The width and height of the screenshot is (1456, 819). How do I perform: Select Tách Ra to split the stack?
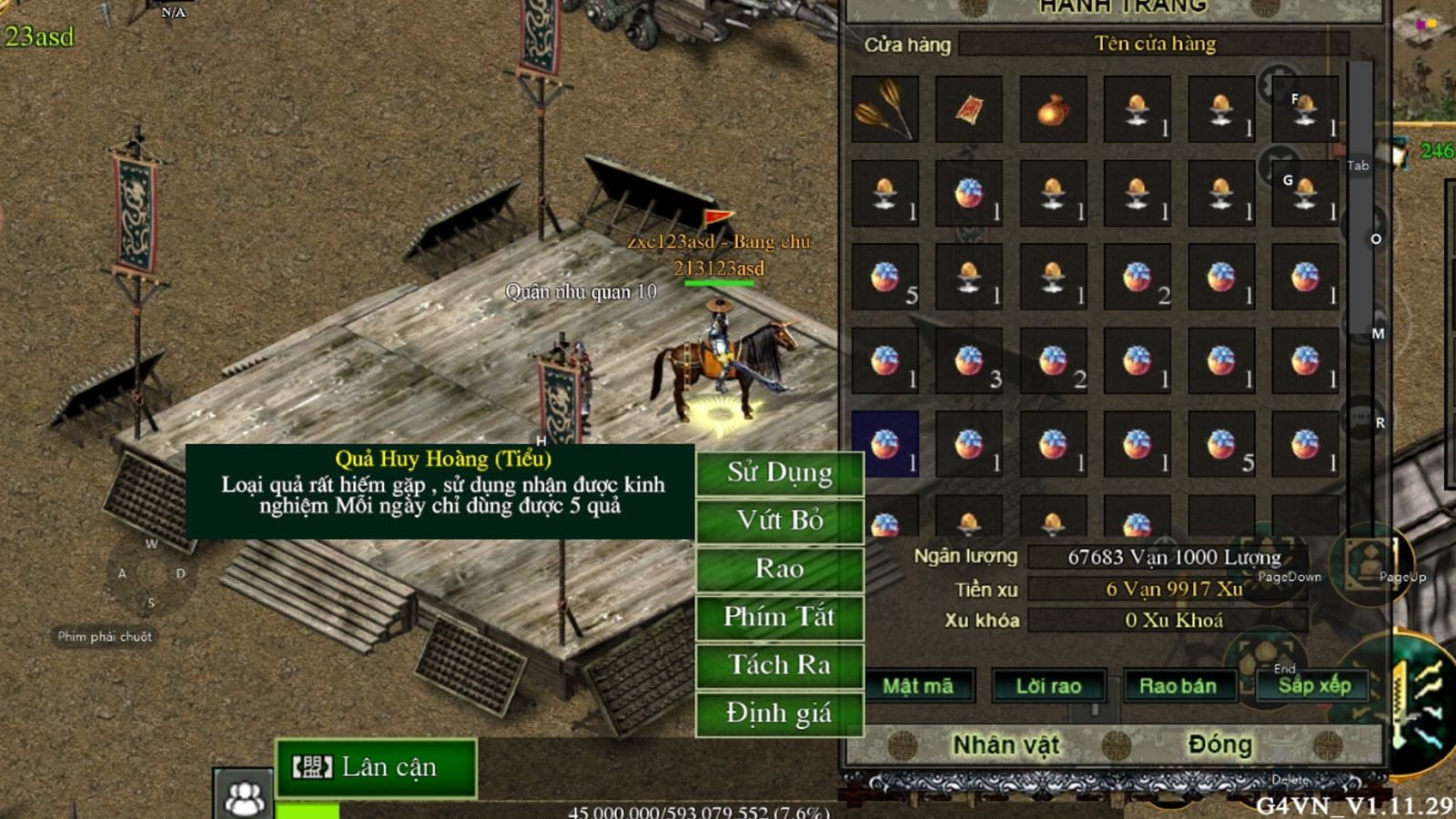pos(779,665)
